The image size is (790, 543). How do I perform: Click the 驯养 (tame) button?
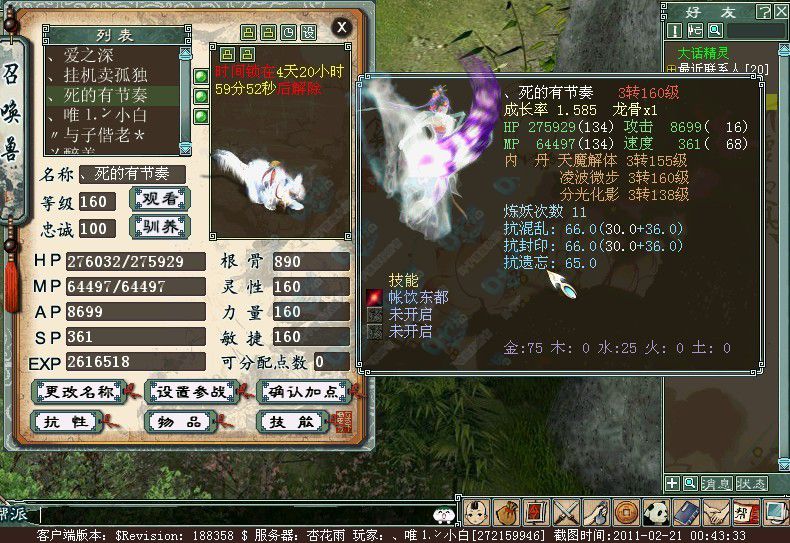[161, 225]
